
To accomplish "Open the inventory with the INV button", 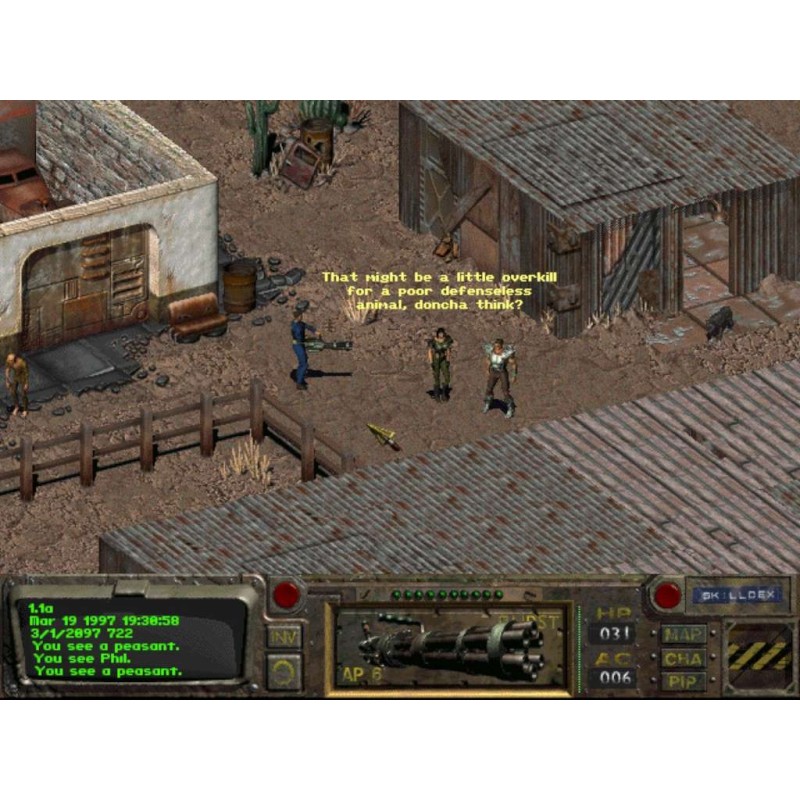I will pos(285,637).
